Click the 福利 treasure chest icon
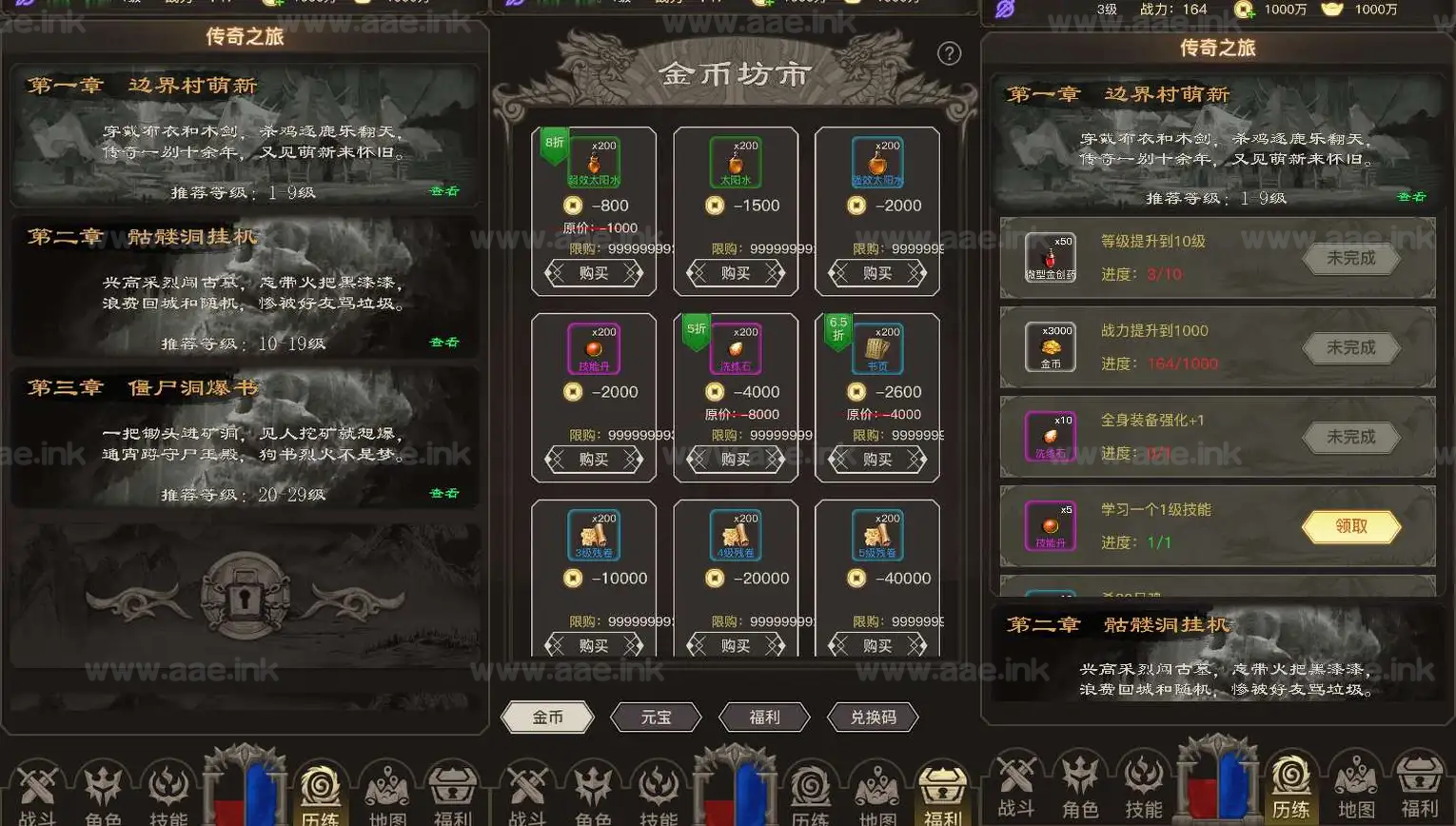The width and height of the screenshot is (1456, 826). [454, 788]
